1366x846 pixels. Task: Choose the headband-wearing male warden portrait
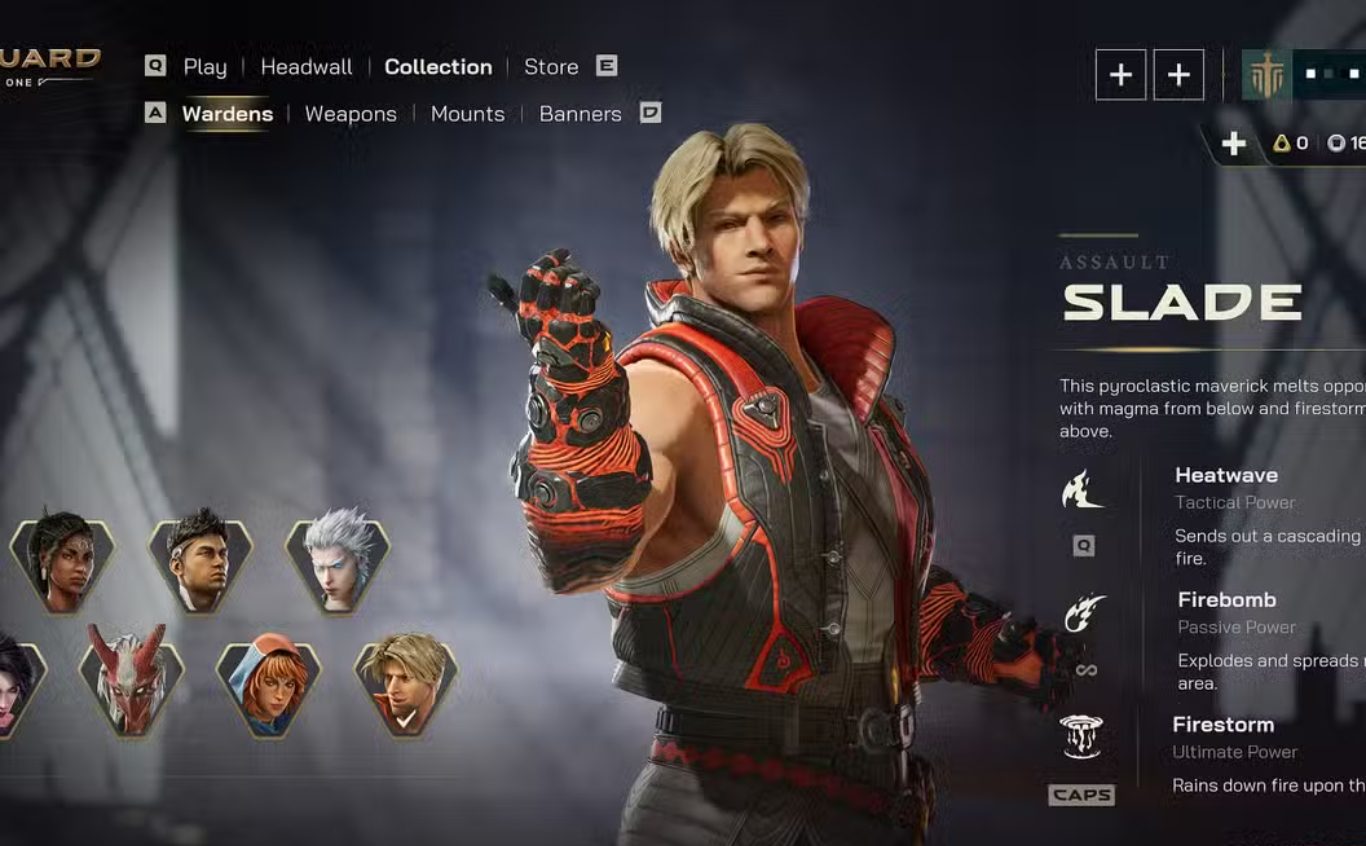click(x=199, y=564)
